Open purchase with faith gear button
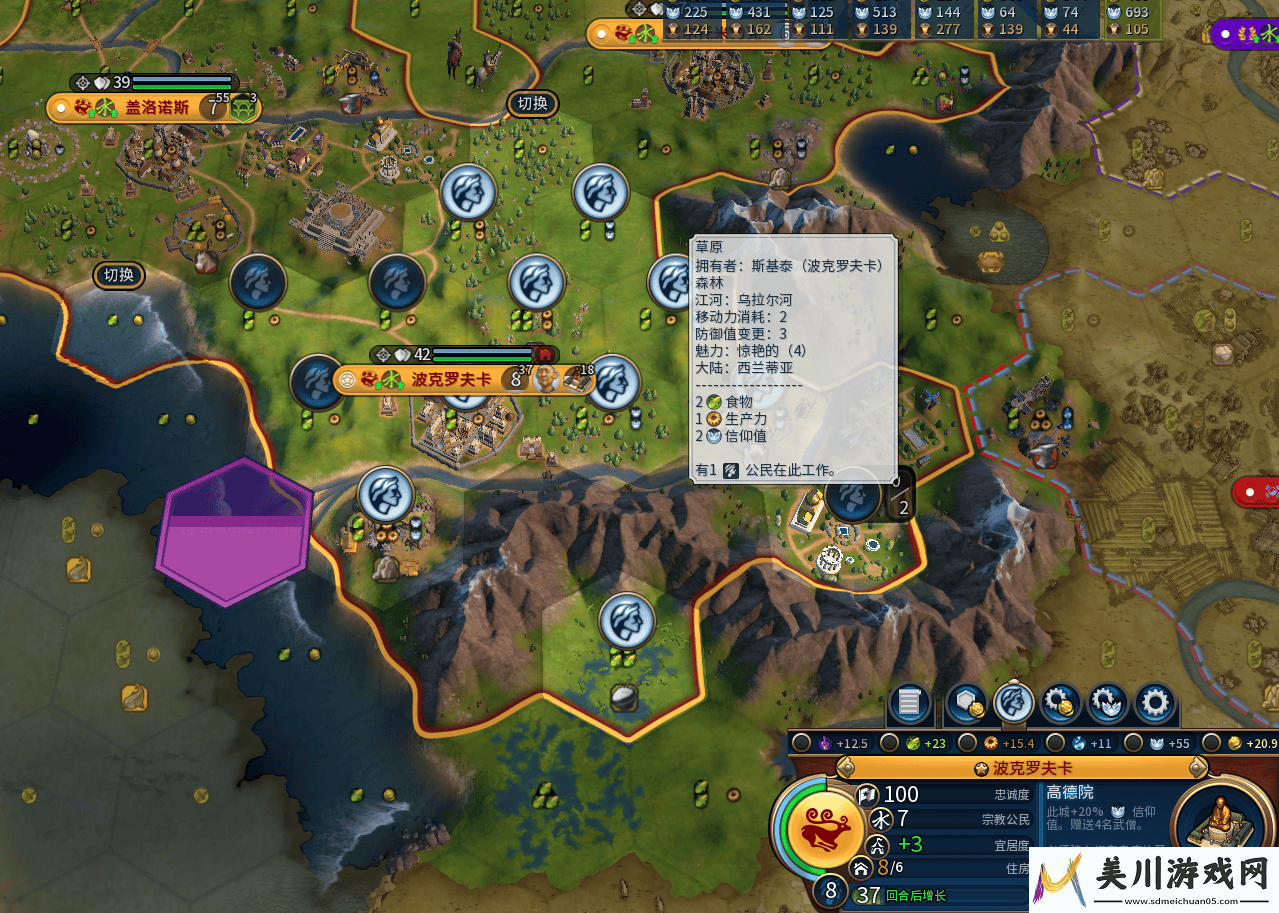 tap(1108, 703)
